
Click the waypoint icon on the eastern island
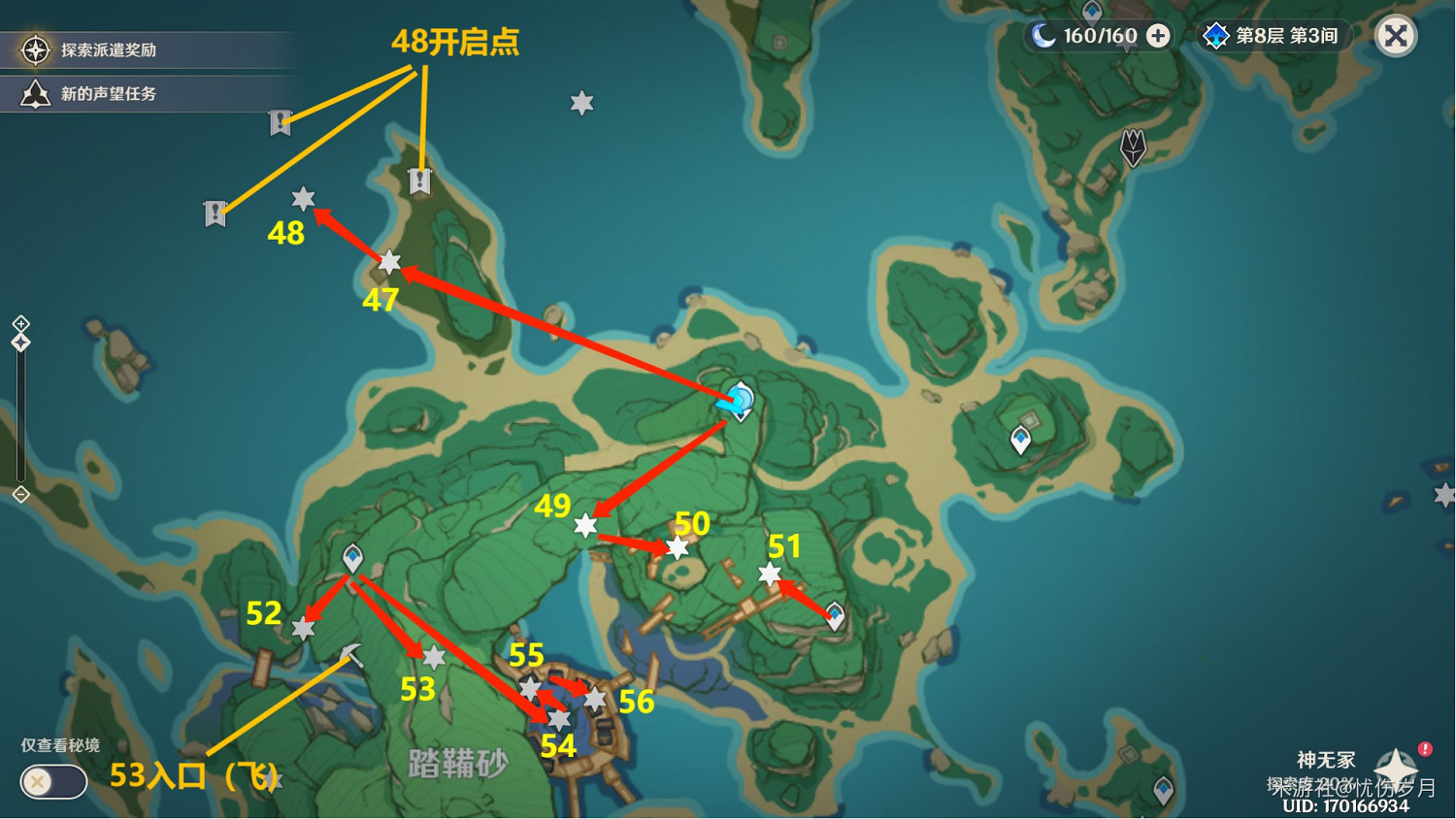1021,439
